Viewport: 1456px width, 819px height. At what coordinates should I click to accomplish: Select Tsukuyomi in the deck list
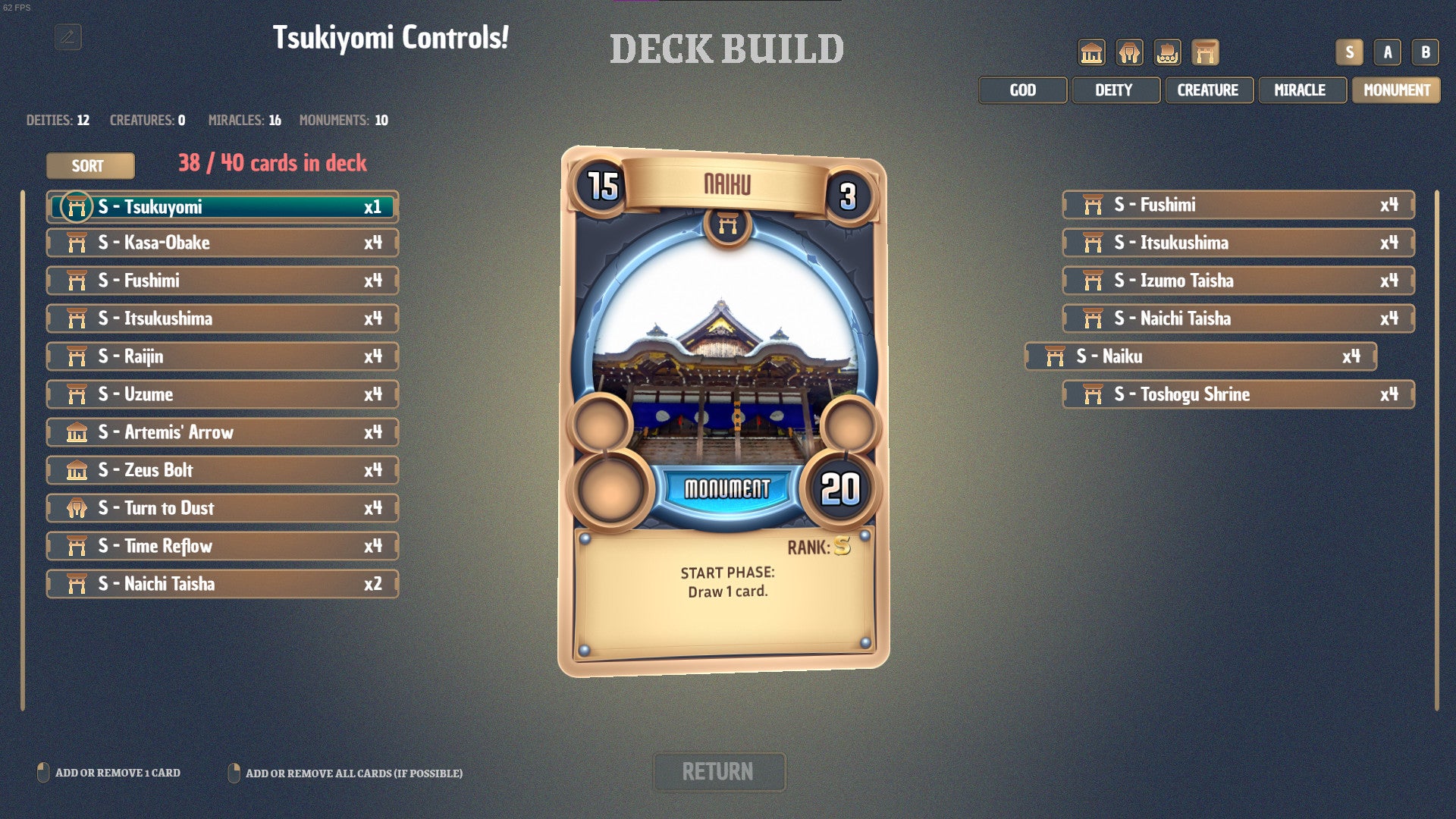pyautogui.click(x=223, y=207)
